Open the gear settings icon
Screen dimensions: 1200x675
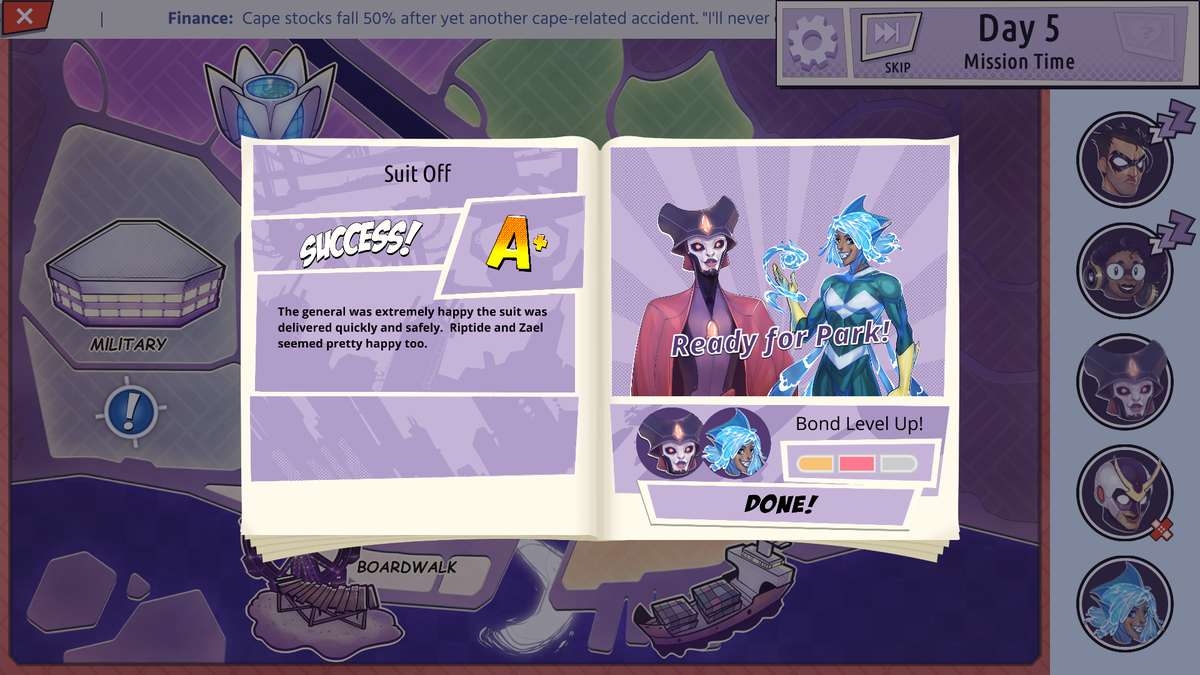(812, 42)
